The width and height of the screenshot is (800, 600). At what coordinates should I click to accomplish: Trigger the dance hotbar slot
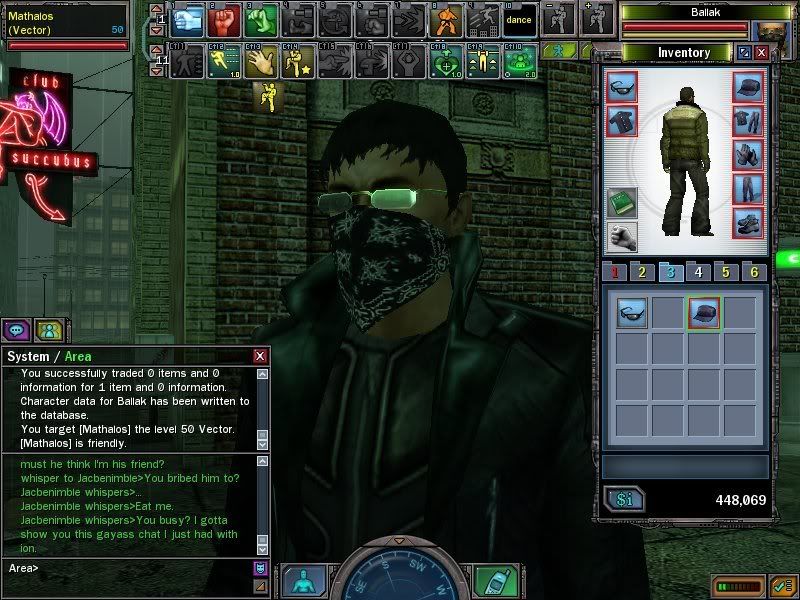[519, 19]
